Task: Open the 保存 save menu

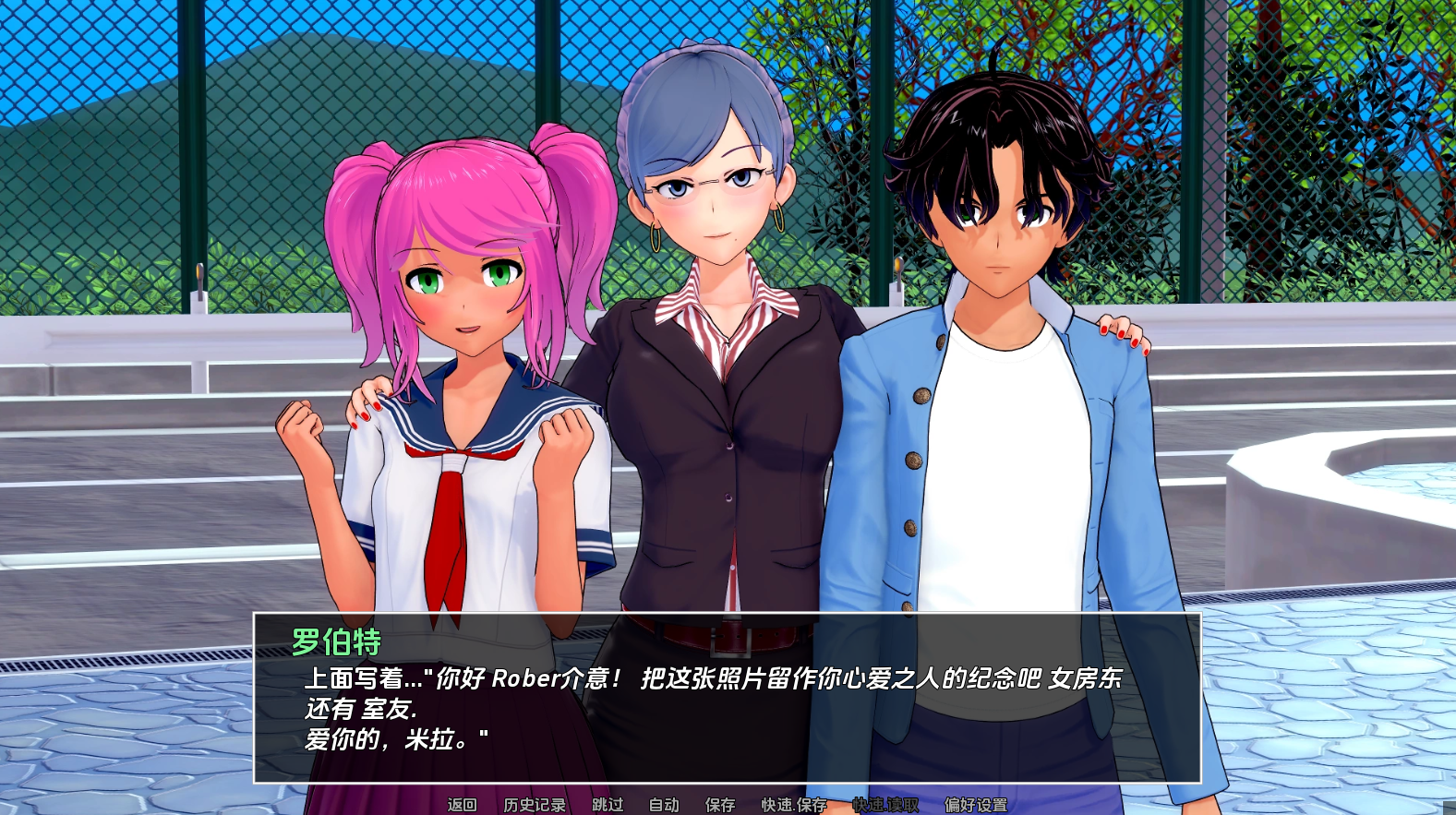Action: click(720, 805)
